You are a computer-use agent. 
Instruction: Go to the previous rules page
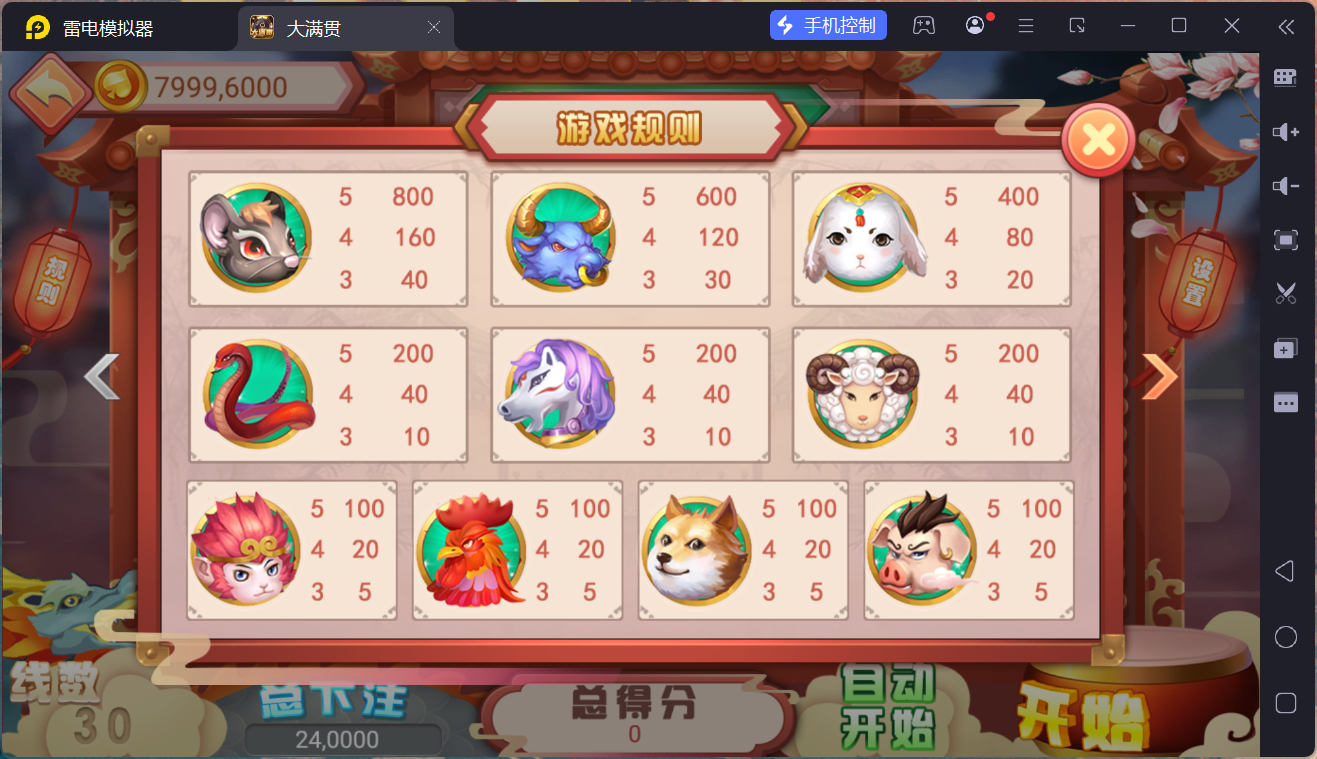(100, 376)
